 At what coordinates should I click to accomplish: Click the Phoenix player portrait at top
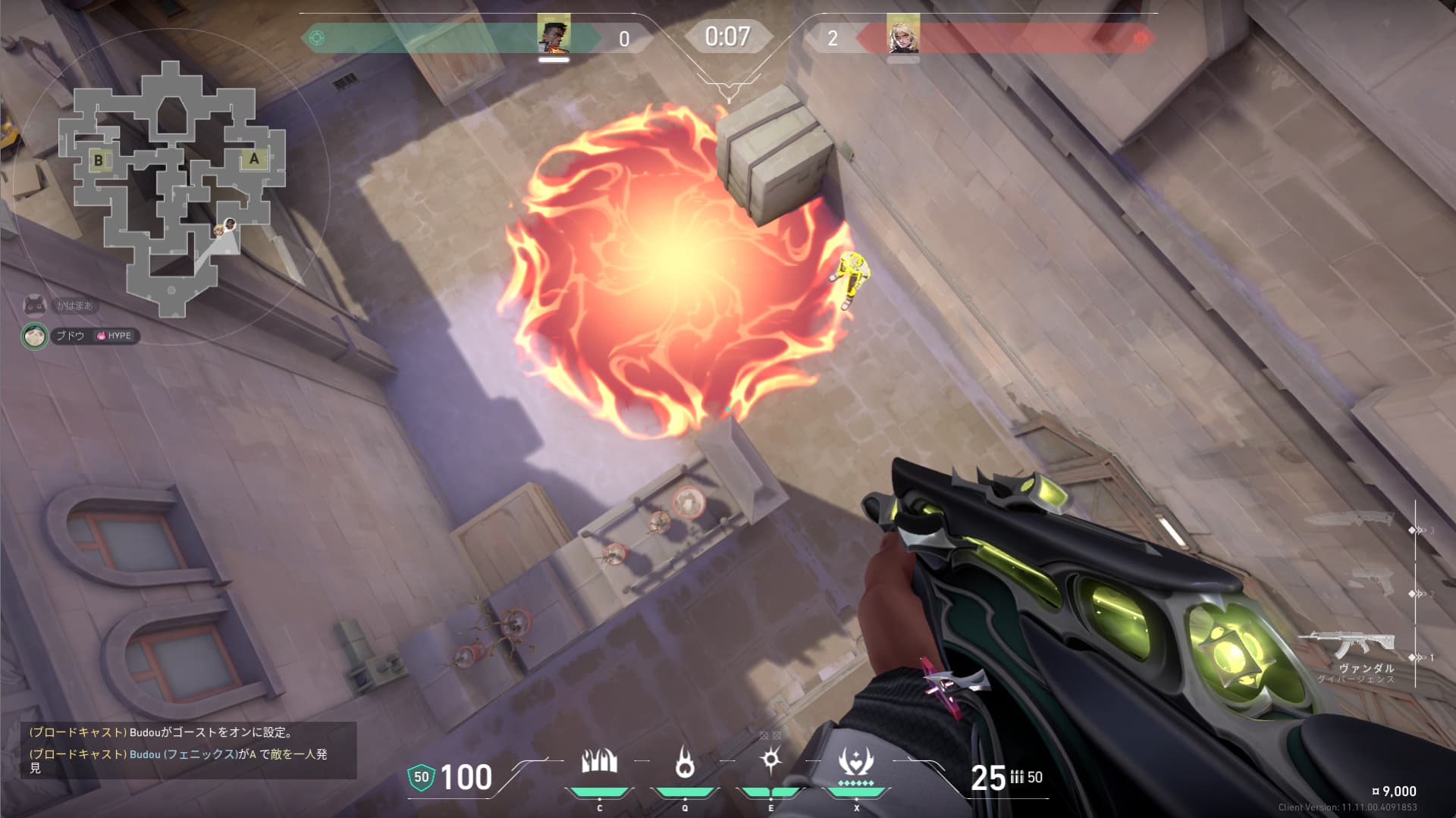tap(554, 35)
